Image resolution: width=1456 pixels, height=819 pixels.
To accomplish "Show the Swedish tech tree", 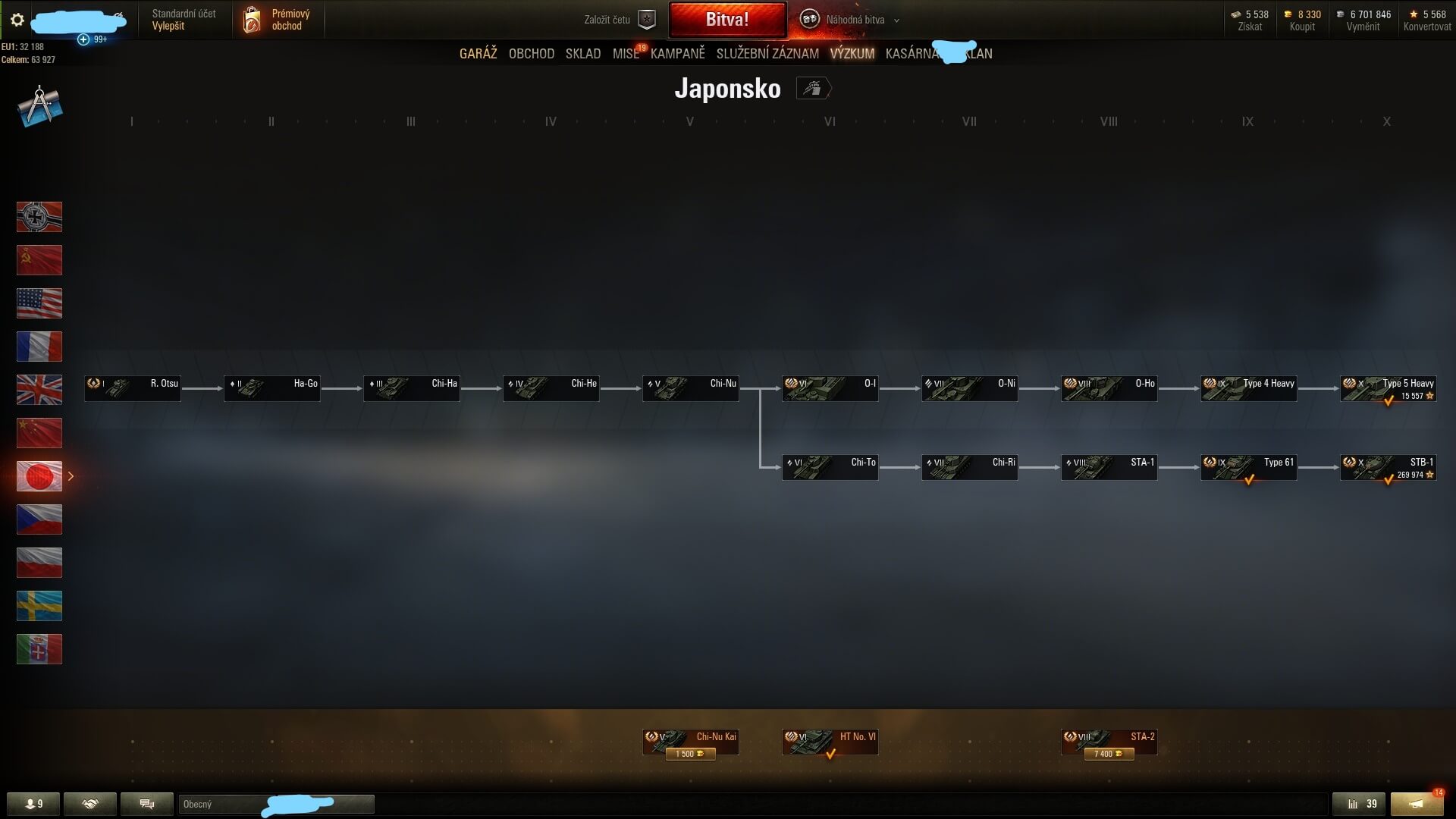I will (39, 606).
